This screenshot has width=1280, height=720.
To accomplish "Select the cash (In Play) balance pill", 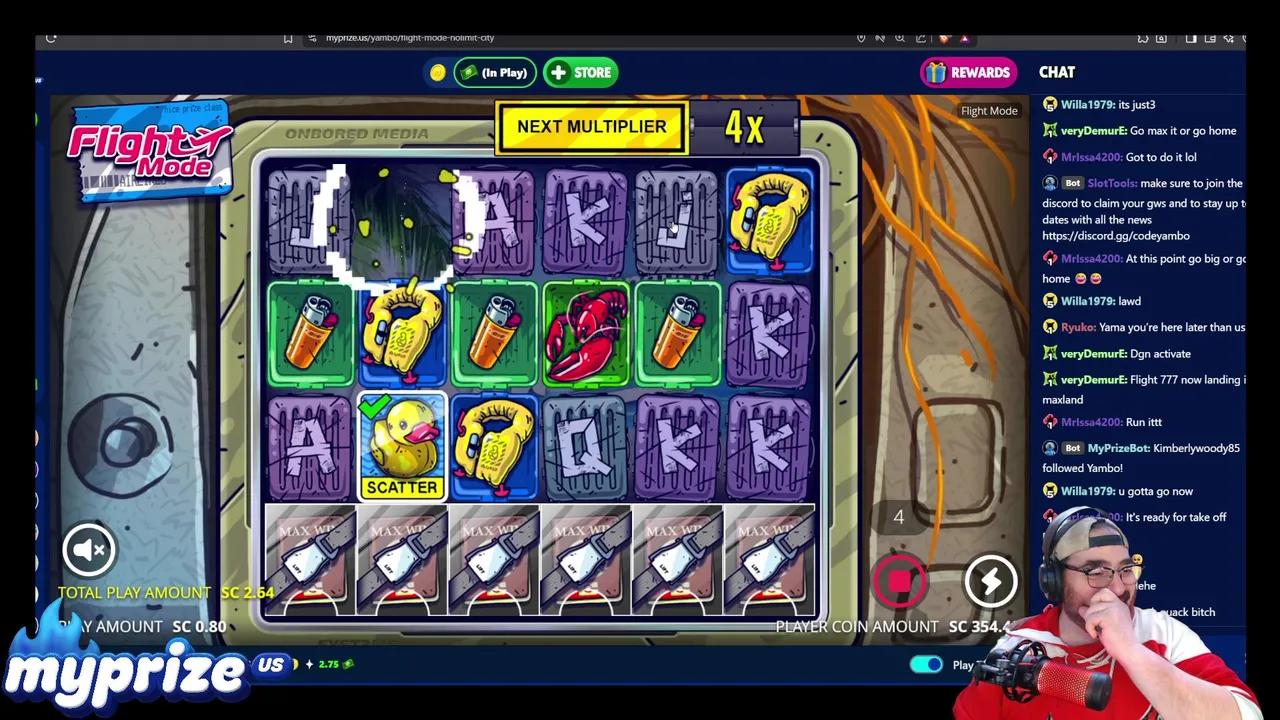I will [x=494, y=72].
